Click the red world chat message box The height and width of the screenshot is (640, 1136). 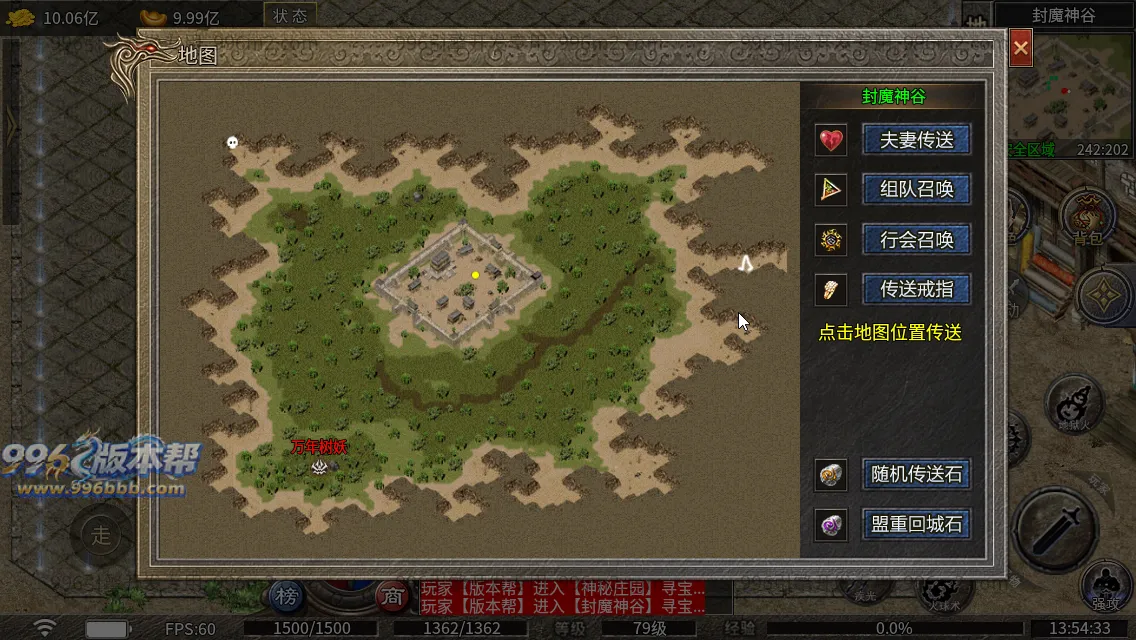click(562, 597)
